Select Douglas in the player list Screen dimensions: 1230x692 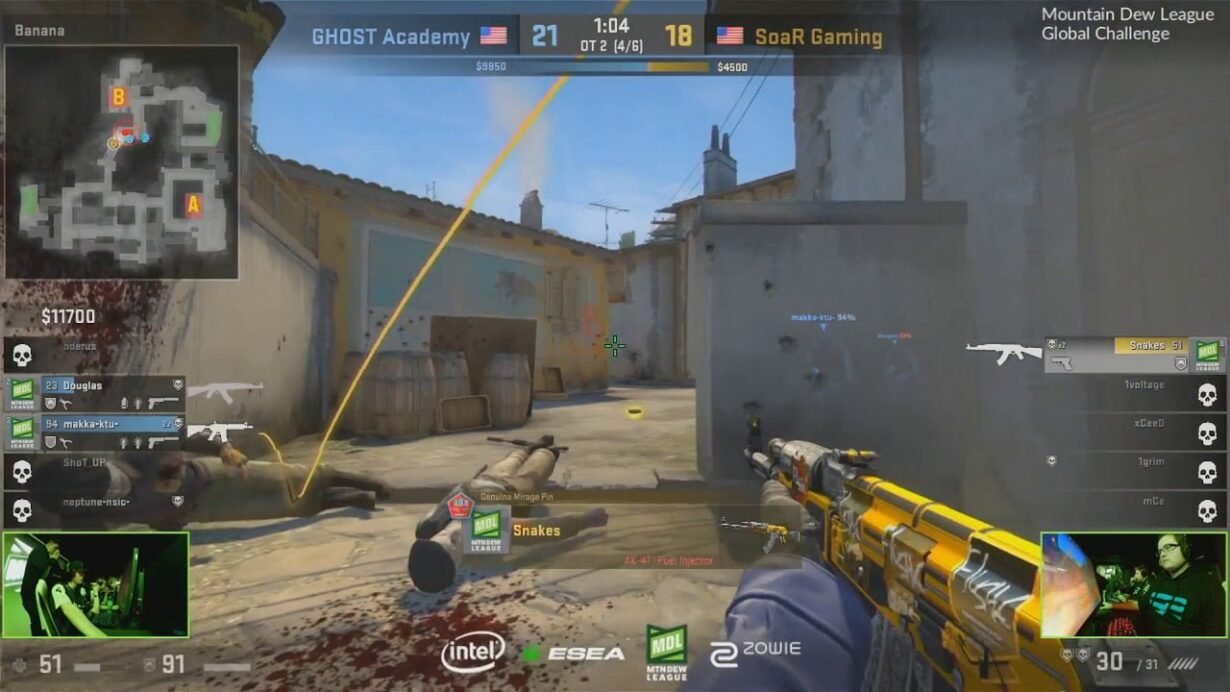click(96, 393)
